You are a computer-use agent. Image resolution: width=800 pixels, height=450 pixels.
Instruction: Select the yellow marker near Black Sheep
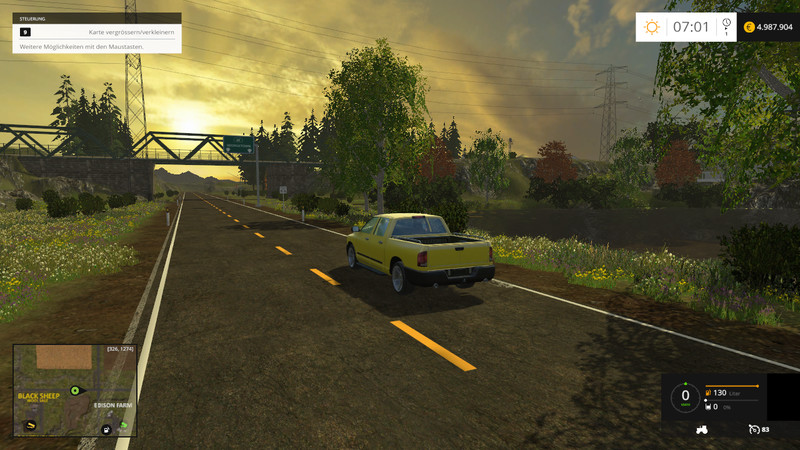click(x=32, y=424)
